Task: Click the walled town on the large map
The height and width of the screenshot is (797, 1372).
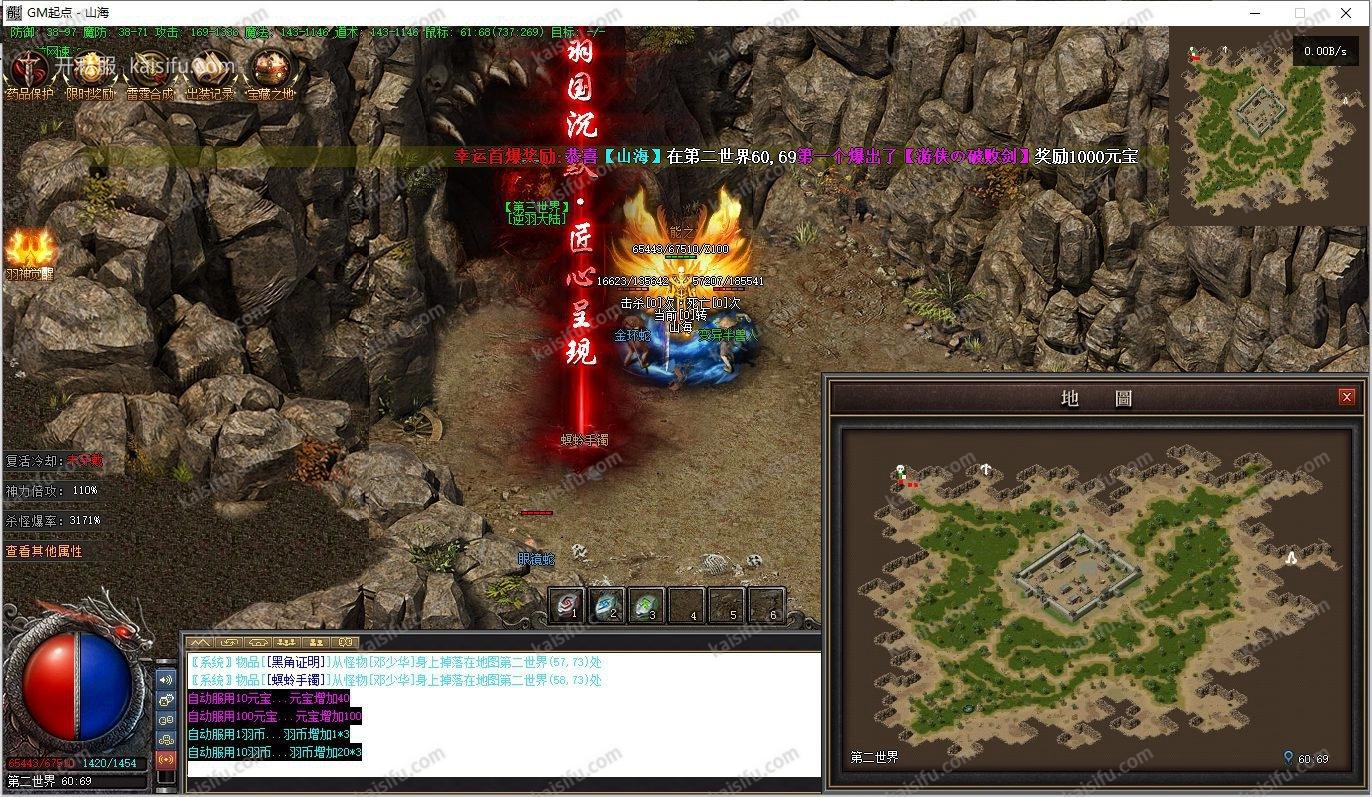Action: [x=1077, y=571]
